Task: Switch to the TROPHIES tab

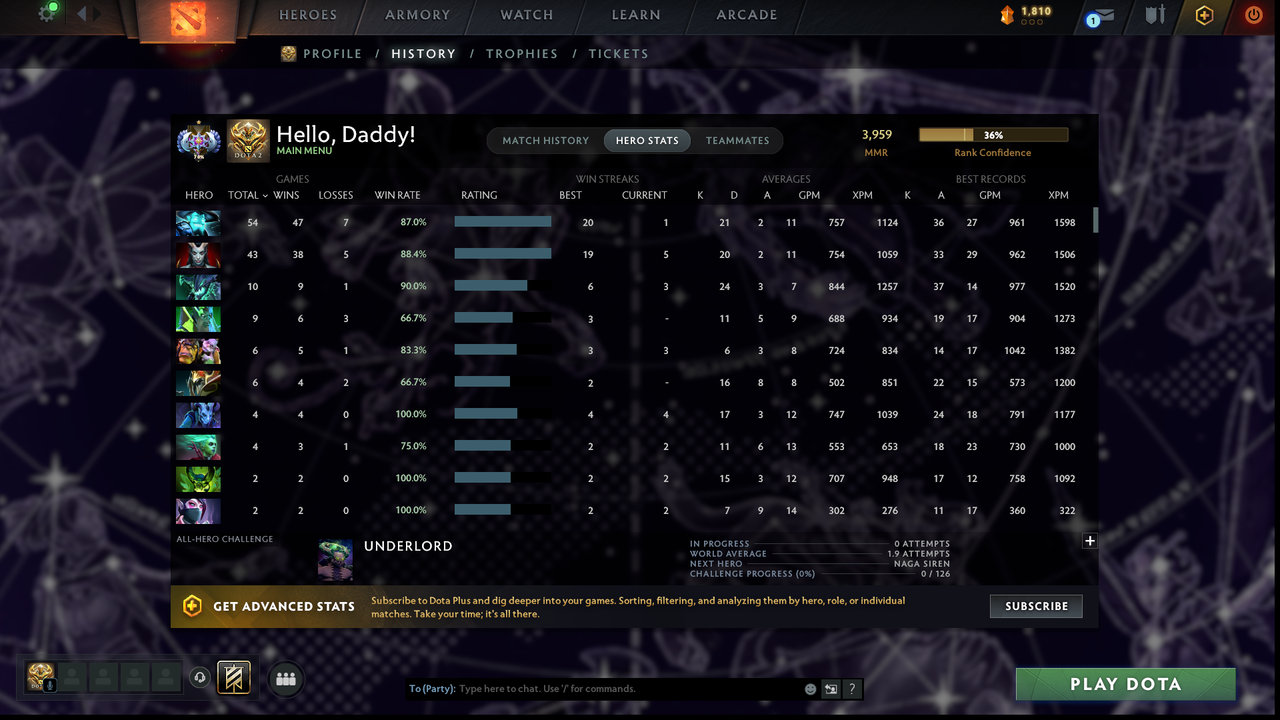Action: point(522,54)
